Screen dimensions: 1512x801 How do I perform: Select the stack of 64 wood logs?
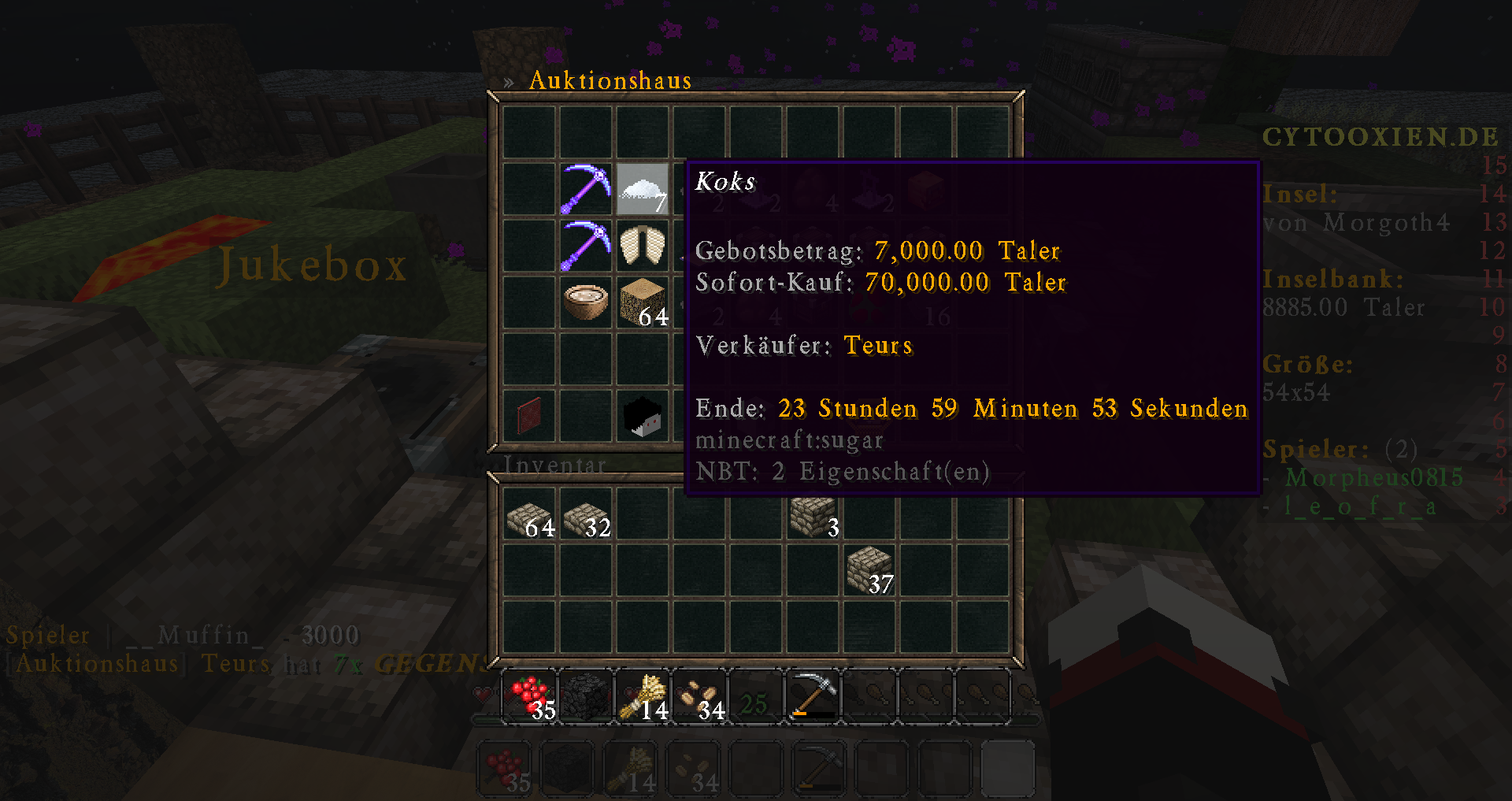click(642, 302)
